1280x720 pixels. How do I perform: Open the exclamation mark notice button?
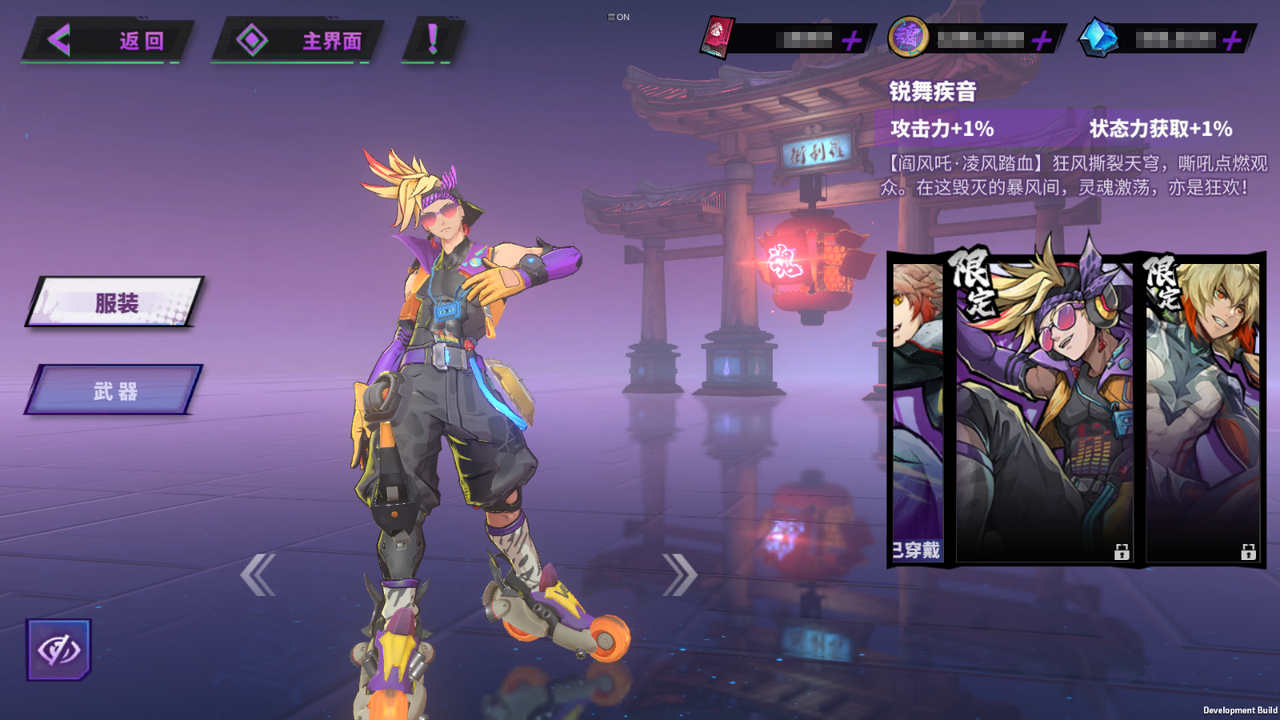pyautogui.click(x=433, y=40)
